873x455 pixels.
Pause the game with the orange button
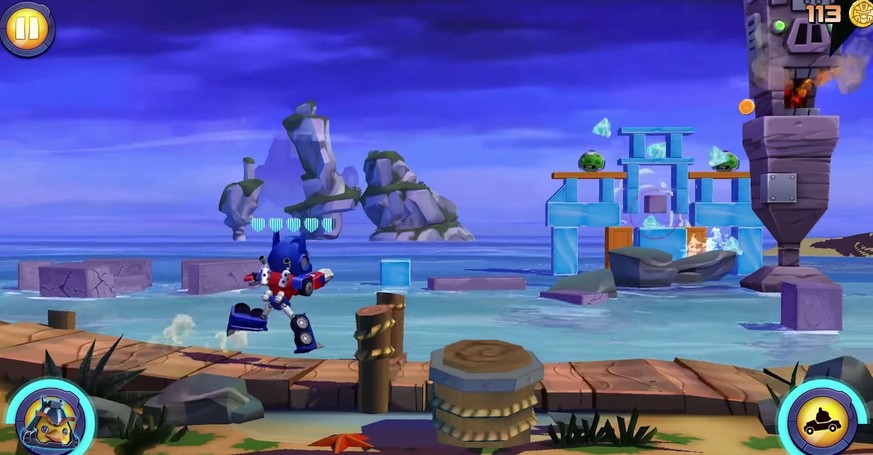27,28
